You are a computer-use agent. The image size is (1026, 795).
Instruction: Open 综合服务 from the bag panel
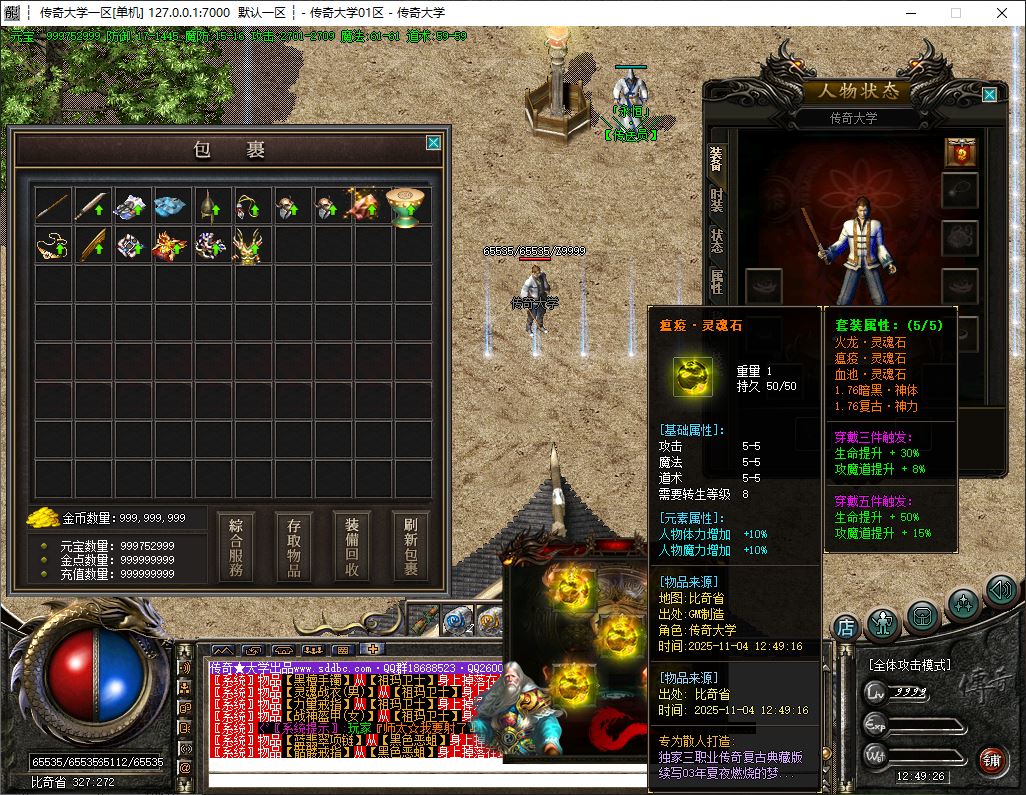(x=236, y=547)
